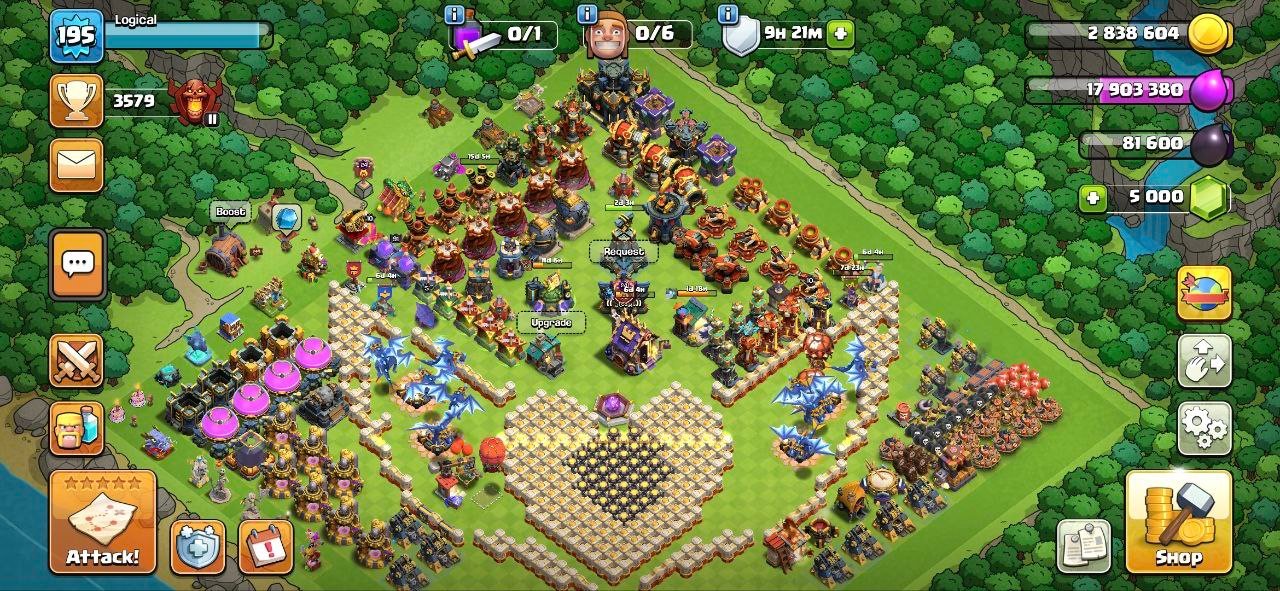Open the blue shield plus button
Image resolution: width=1280 pixels, height=591 pixels.
pos(197,547)
